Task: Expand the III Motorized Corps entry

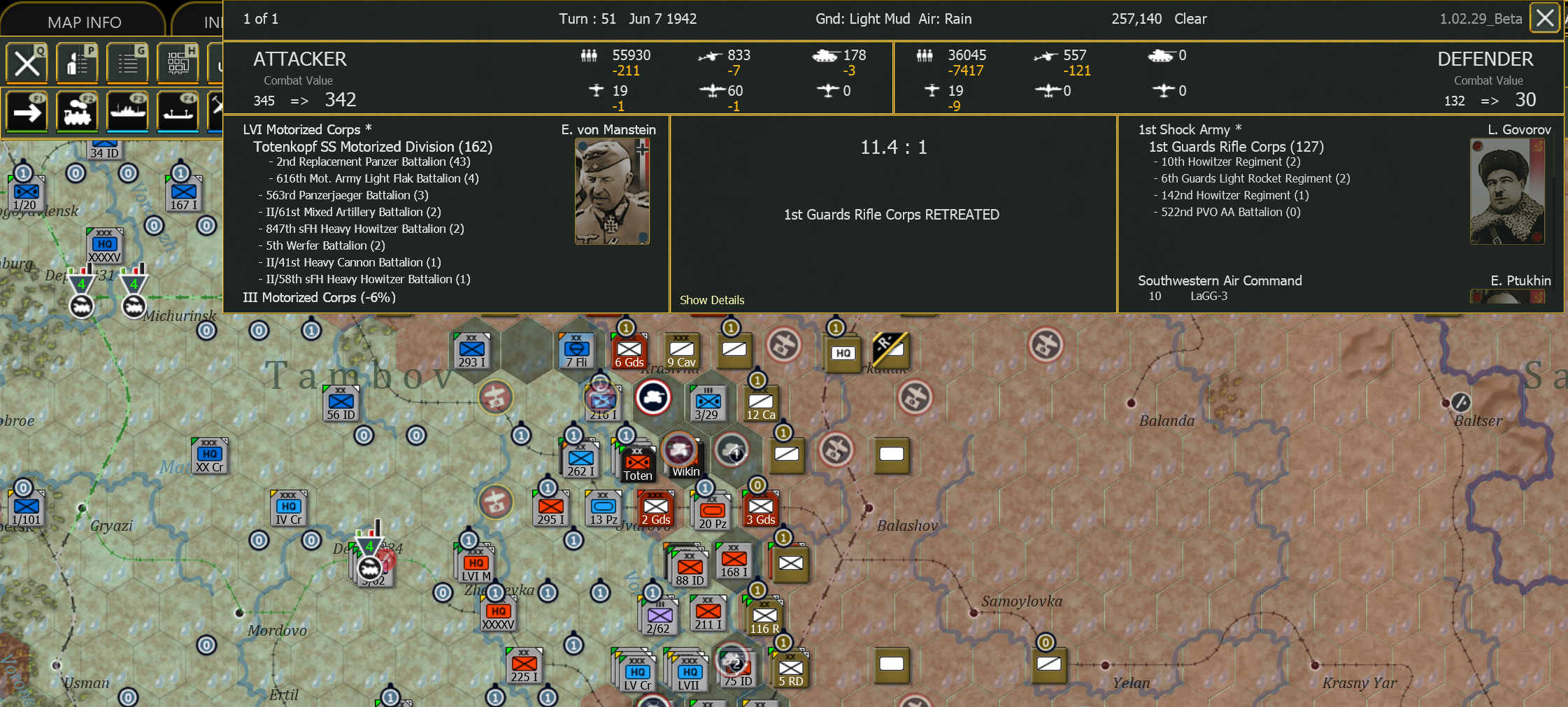Action: [319, 297]
